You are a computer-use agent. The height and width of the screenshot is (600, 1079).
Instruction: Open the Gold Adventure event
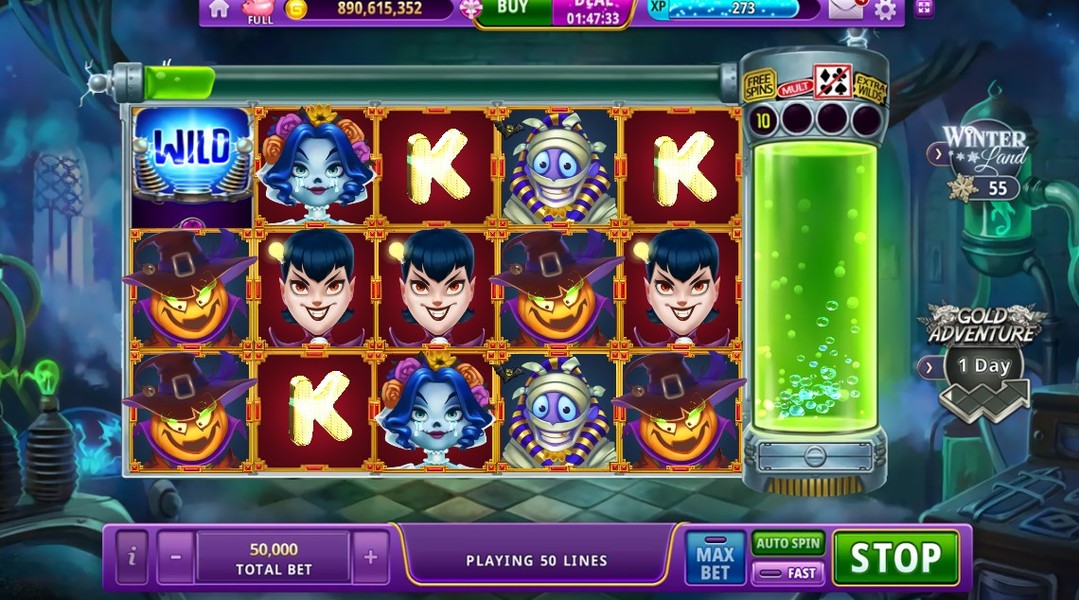(982, 350)
